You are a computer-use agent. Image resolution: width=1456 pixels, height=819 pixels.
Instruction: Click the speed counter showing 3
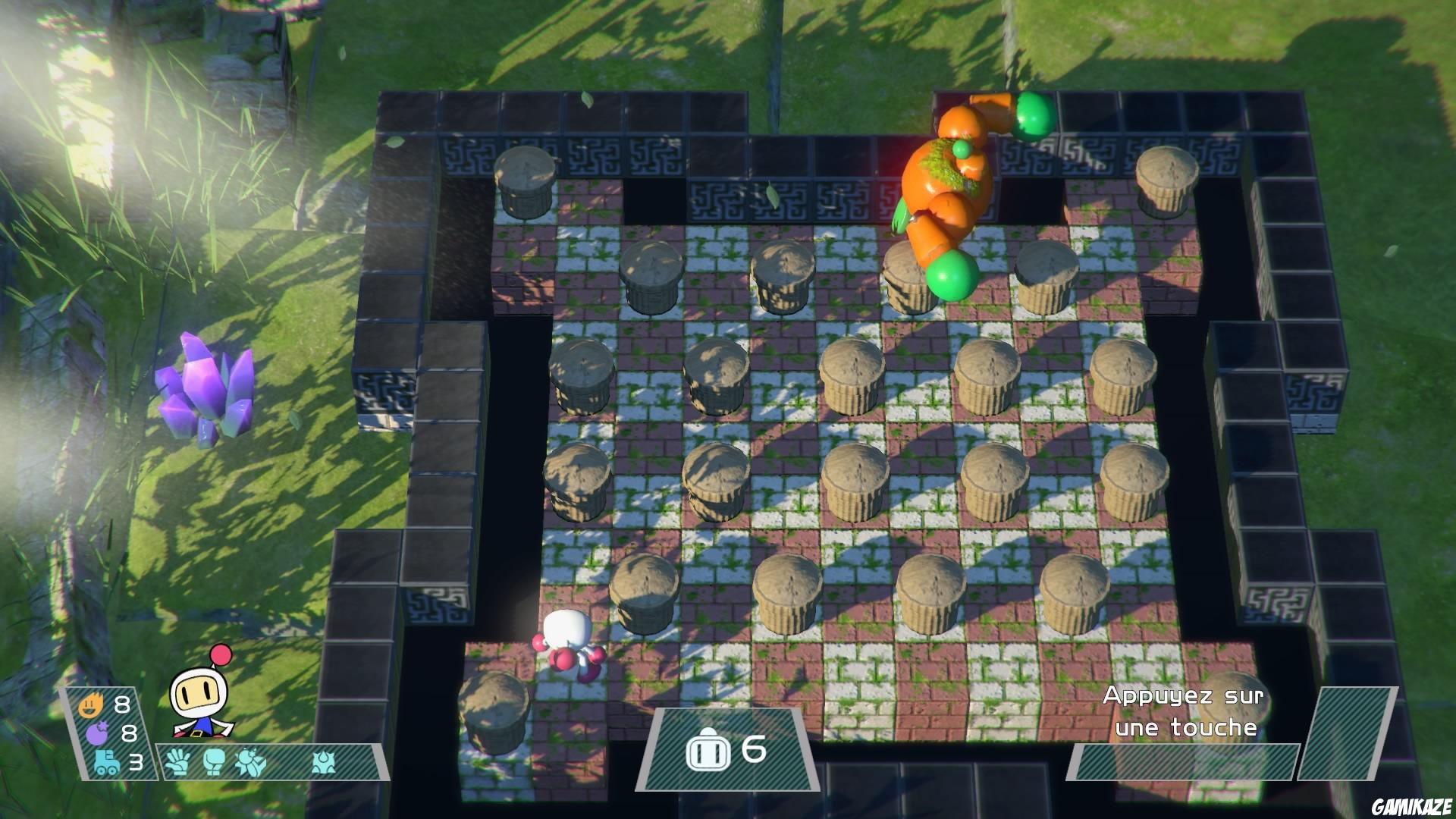coord(137,762)
